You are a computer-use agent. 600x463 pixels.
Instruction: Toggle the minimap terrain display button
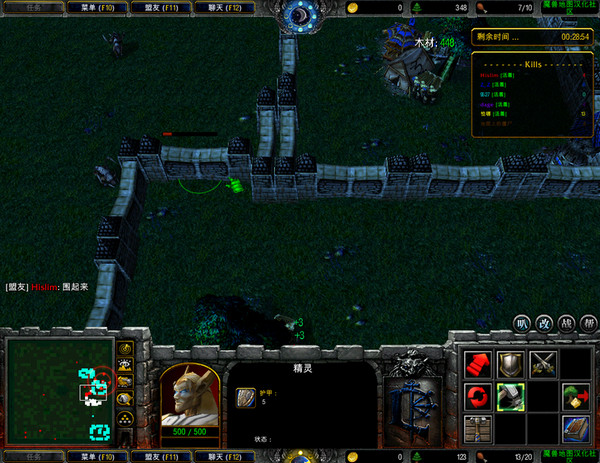(125, 365)
